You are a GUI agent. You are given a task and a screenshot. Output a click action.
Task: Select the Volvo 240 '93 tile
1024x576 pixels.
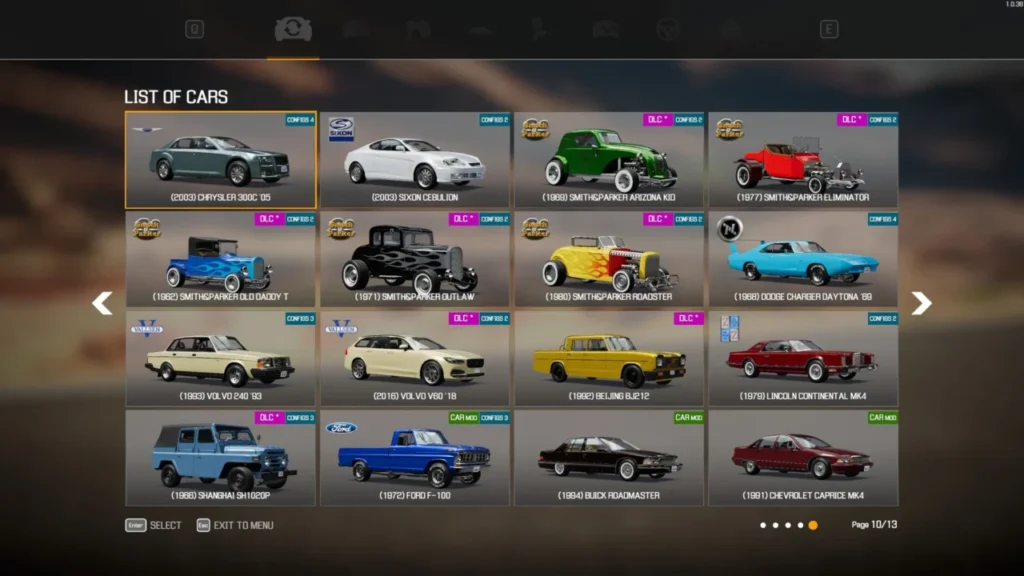click(x=220, y=358)
